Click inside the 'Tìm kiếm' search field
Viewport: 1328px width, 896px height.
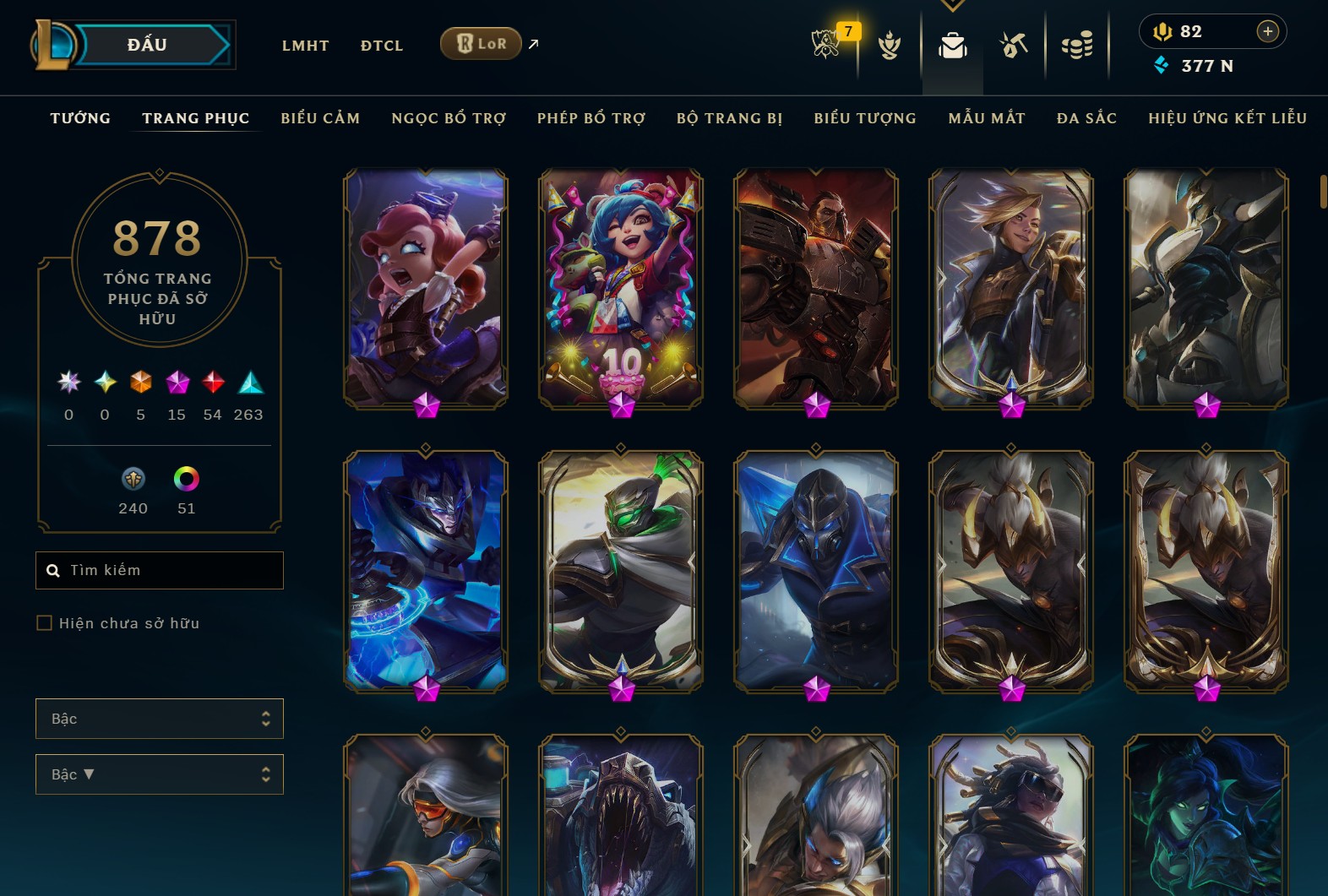point(159,570)
